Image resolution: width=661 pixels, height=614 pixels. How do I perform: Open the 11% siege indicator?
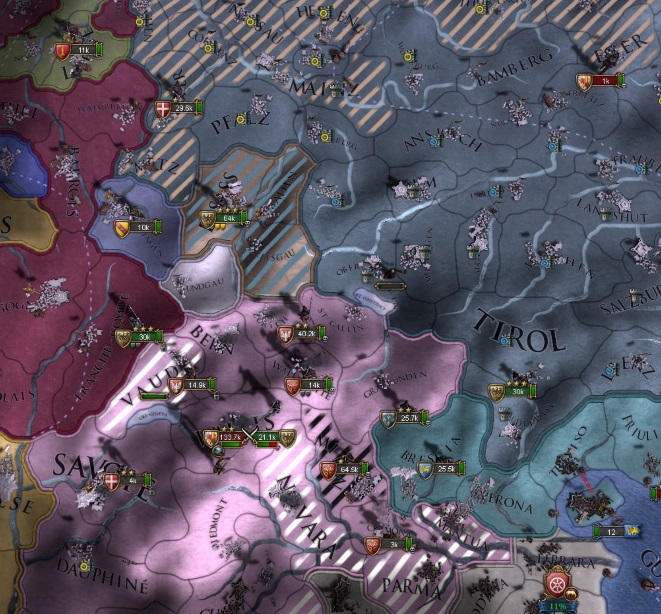pyautogui.click(x=556, y=604)
